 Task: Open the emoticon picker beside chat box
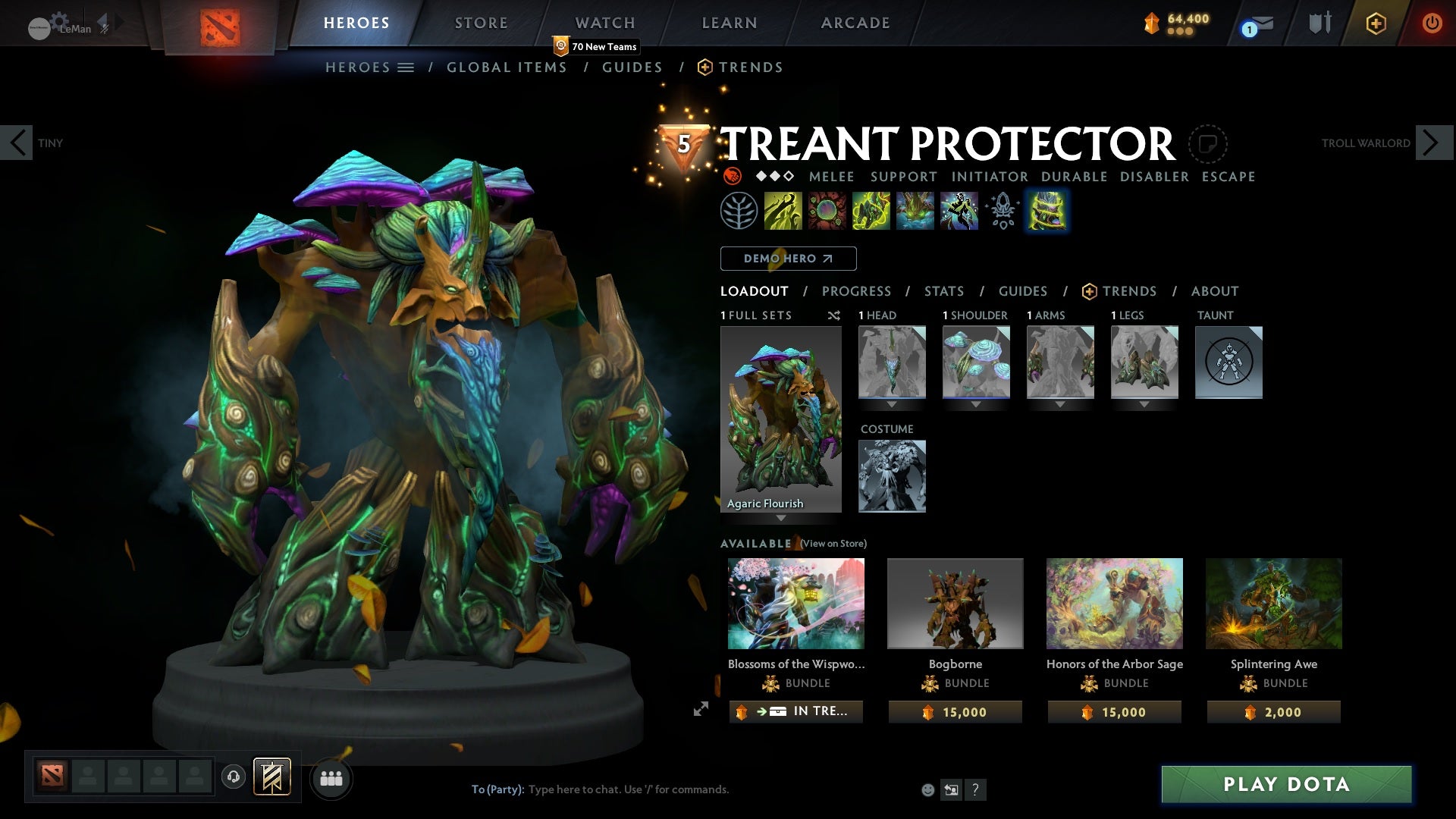pyautogui.click(x=927, y=789)
